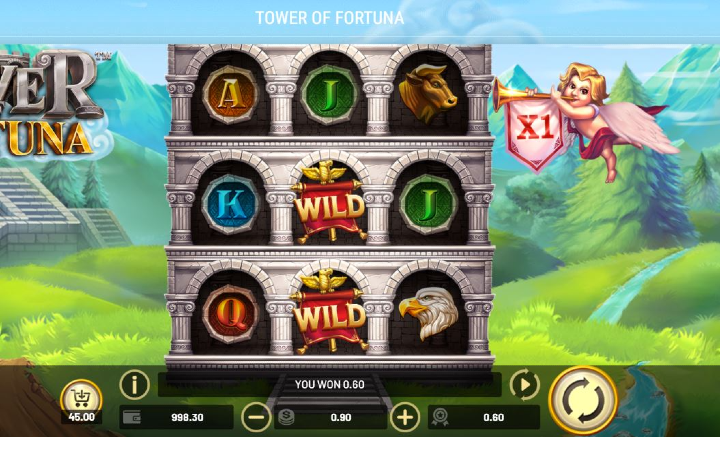The height and width of the screenshot is (450, 720).
Task: Start autoplay with the small play button
Action: tap(524, 384)
